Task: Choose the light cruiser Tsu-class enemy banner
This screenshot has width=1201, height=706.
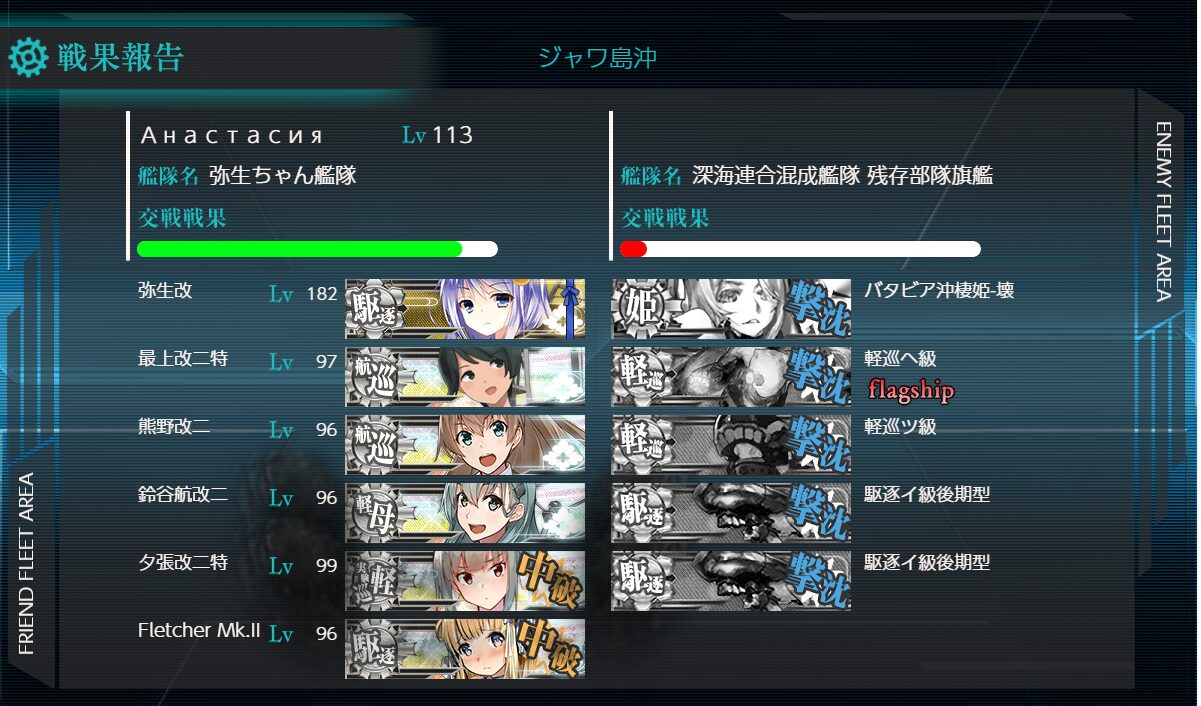Action: pyautogui.click(x=731, y=445)
